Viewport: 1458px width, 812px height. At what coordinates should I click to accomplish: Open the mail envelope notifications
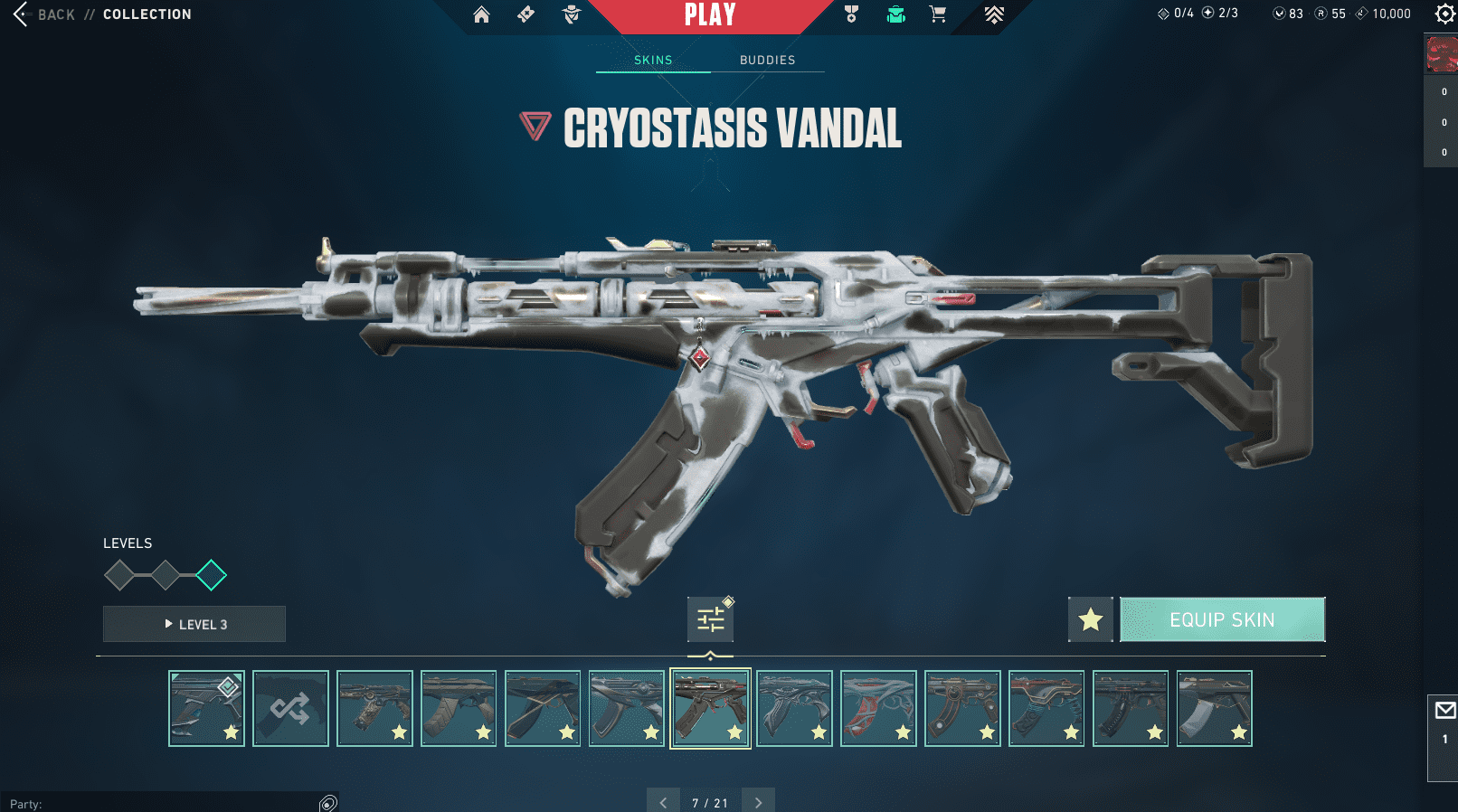(x=1444, y=711)
